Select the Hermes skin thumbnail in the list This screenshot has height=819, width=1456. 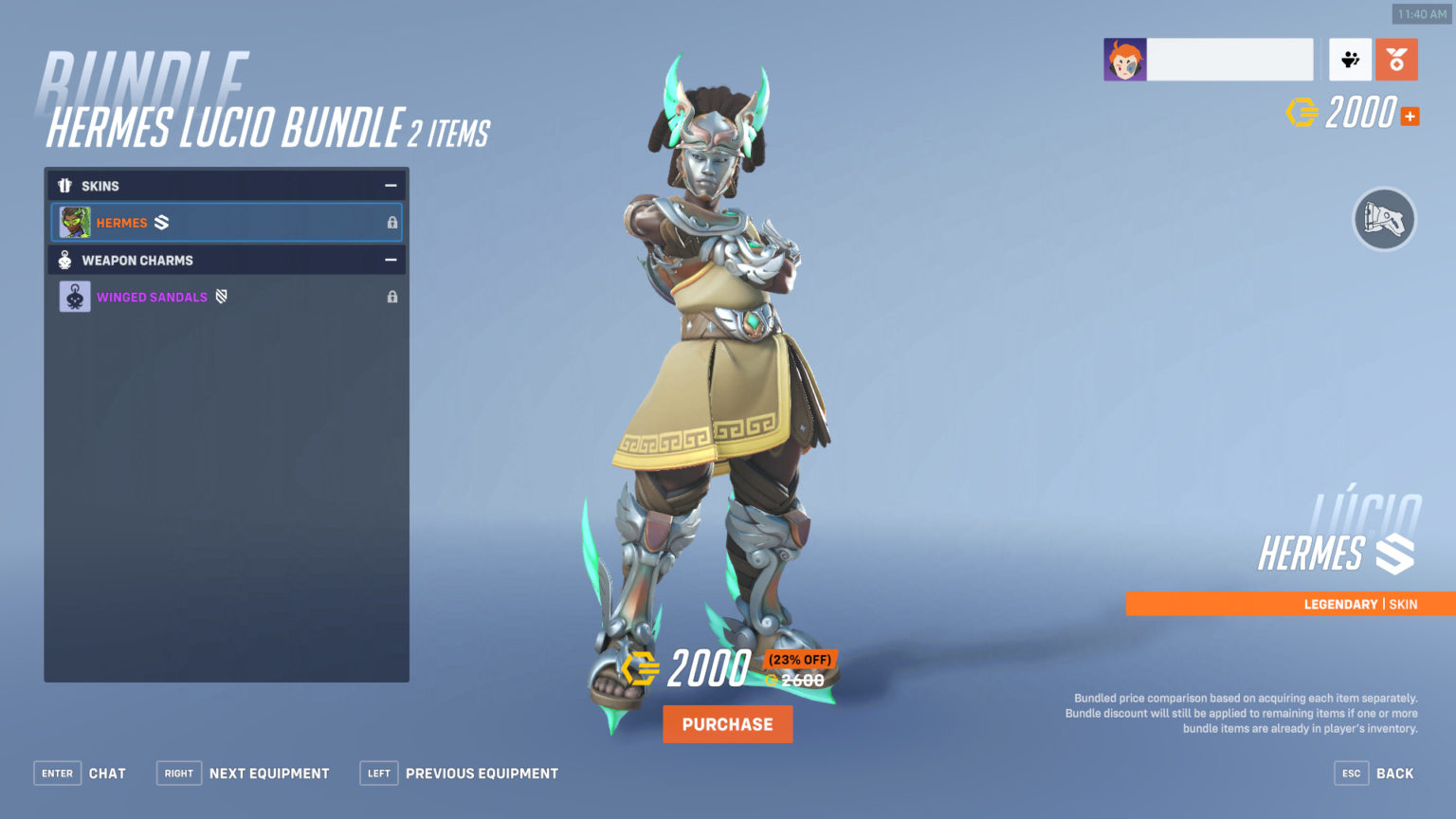(x=76, y=222)
